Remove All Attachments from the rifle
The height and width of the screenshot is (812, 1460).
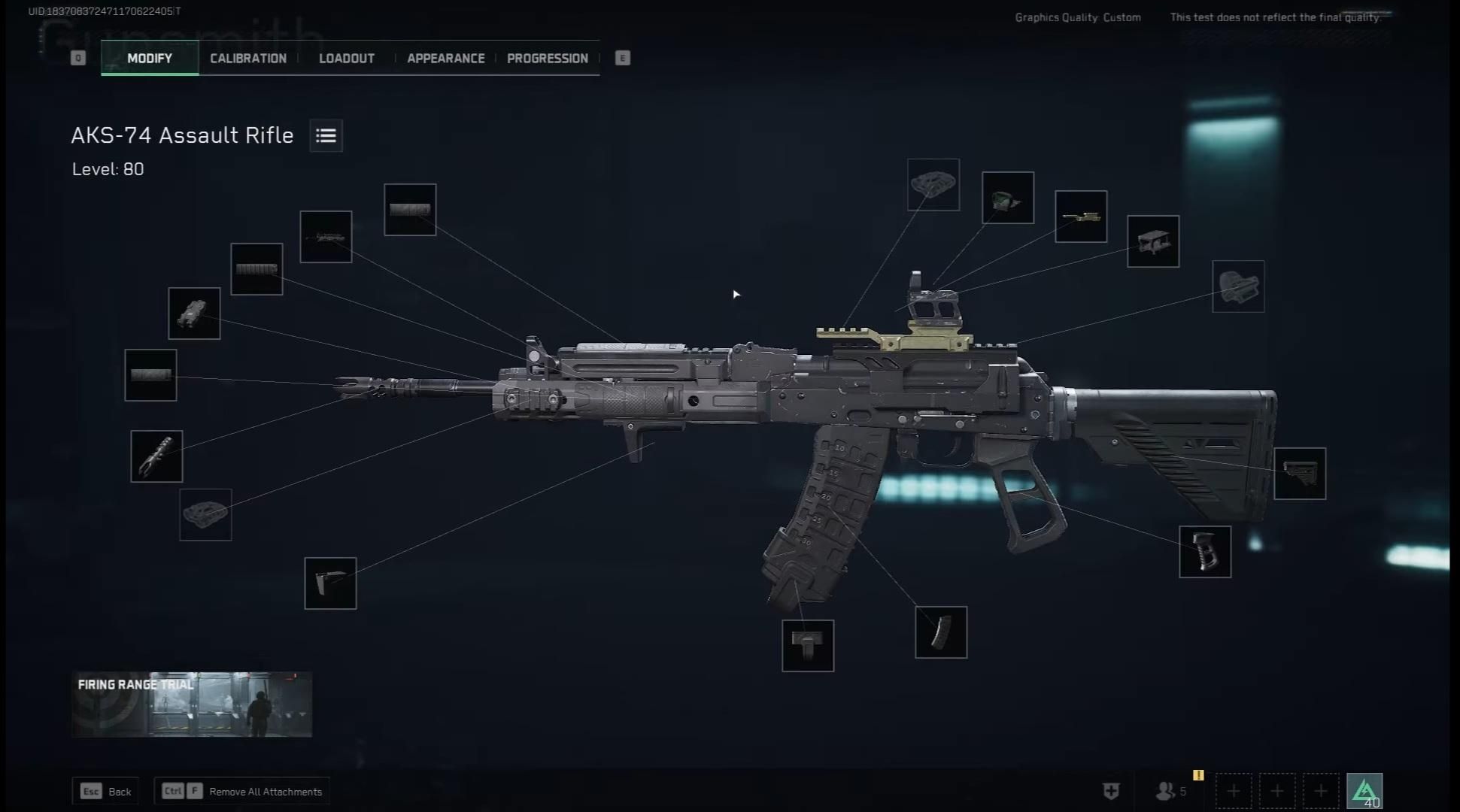click(242, 791)
